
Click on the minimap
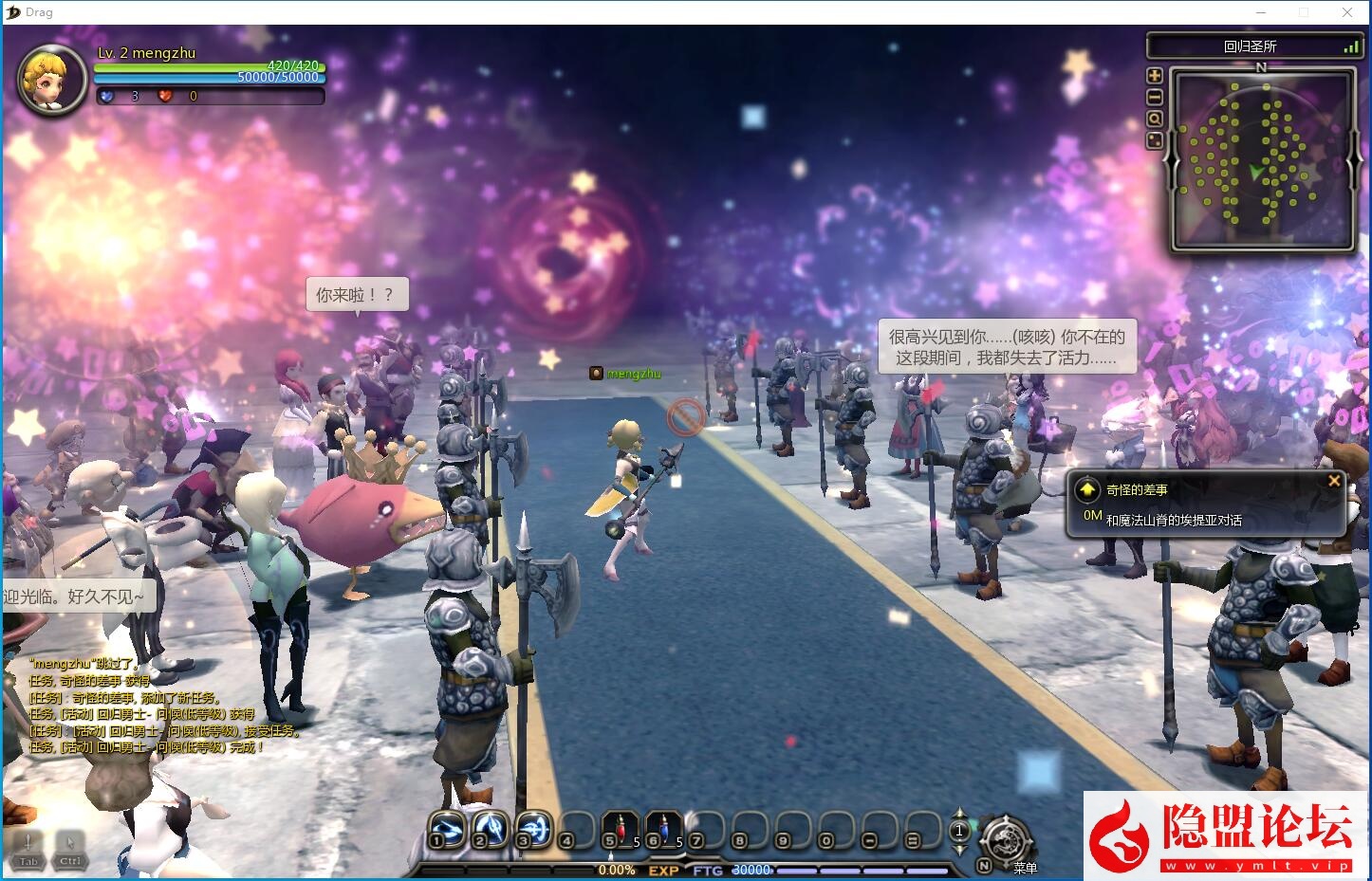[1262, 159]
